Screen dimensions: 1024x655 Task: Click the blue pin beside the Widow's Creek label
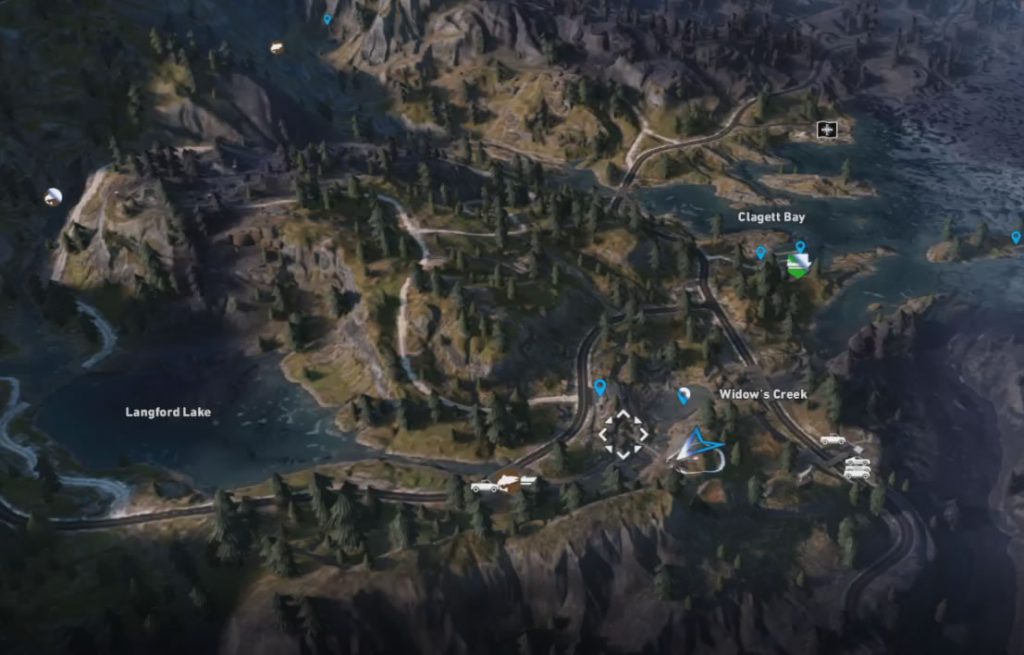(684, 396)
